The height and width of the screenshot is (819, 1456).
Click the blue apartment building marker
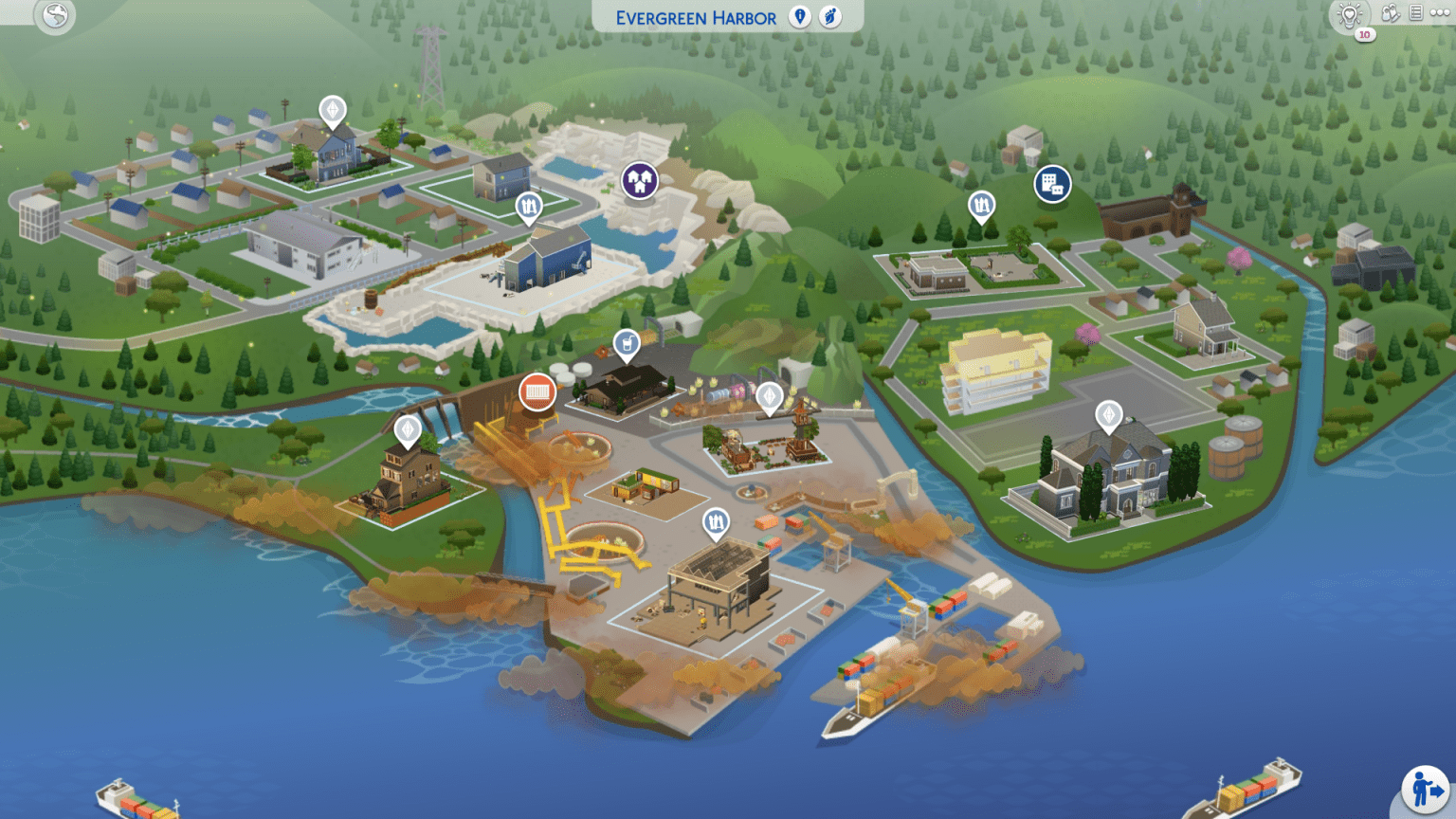click(x=1052, y=184)
